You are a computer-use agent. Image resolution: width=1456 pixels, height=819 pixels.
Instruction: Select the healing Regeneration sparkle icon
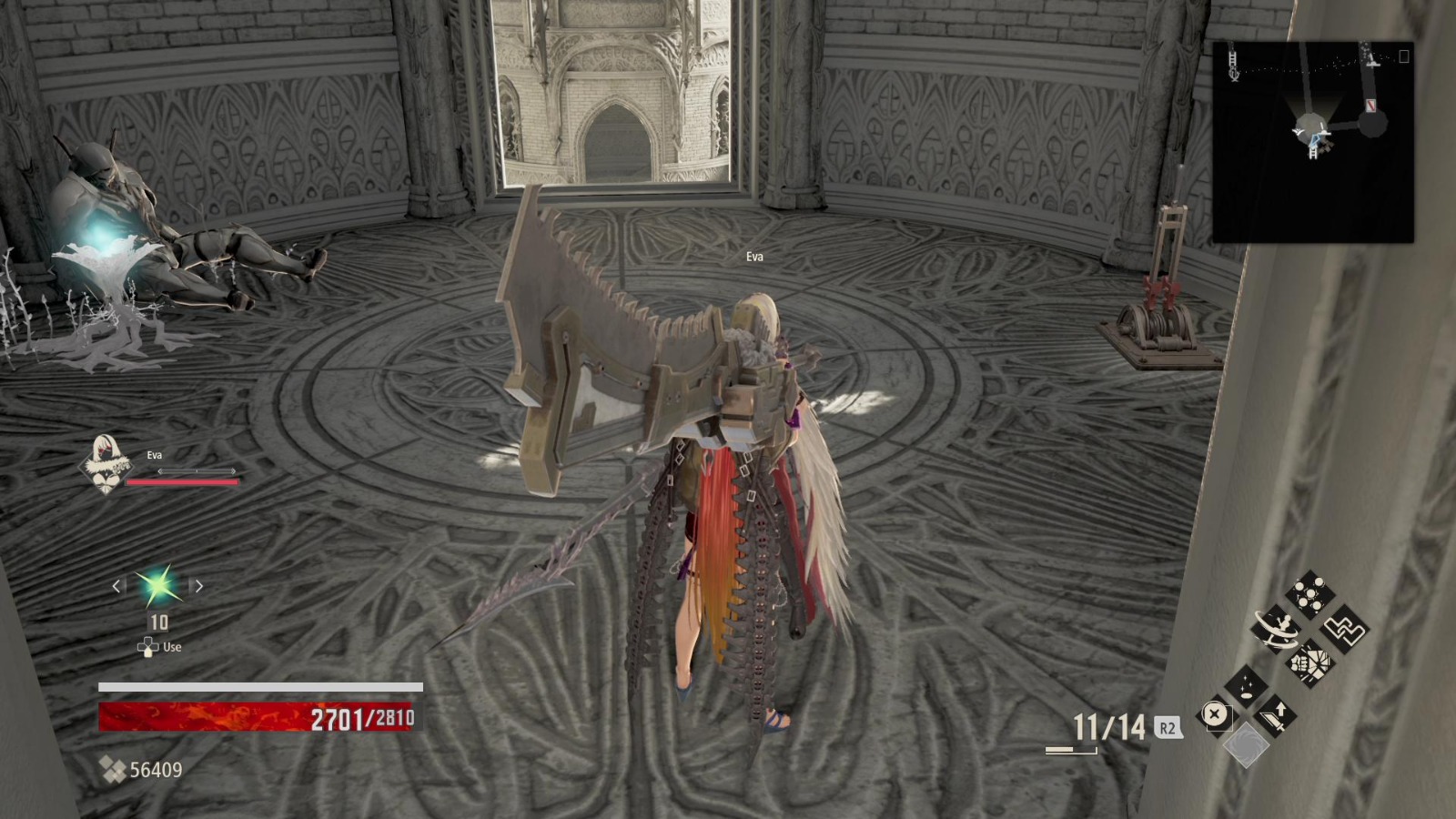click(x=1244, y=685)
